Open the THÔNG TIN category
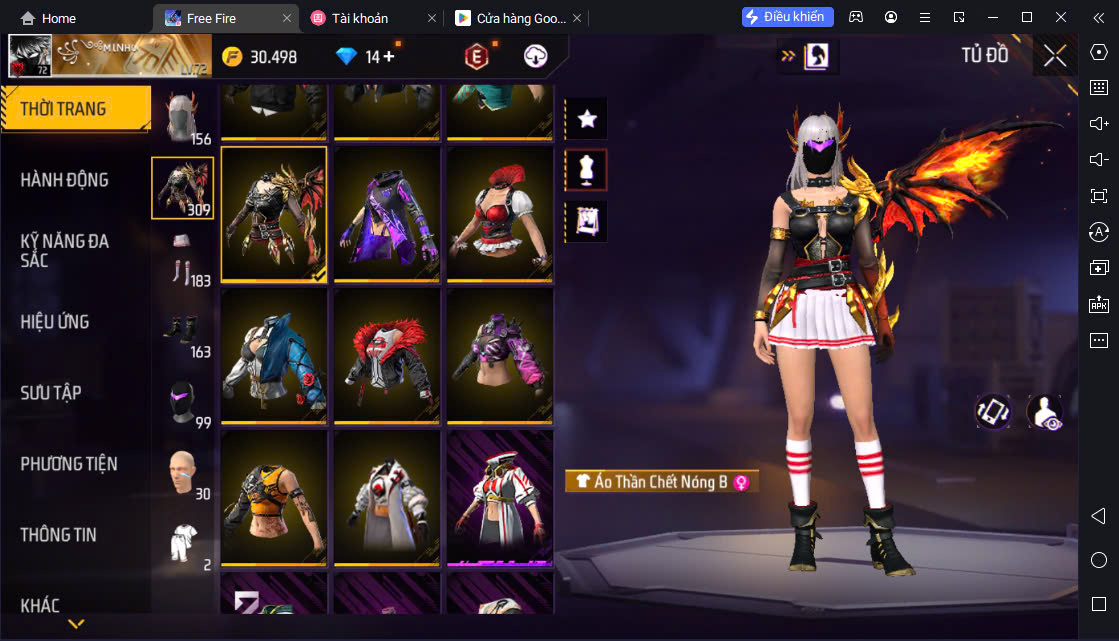Image resolution: width=1119 pixels, height=641 pixels. point(59,535)
